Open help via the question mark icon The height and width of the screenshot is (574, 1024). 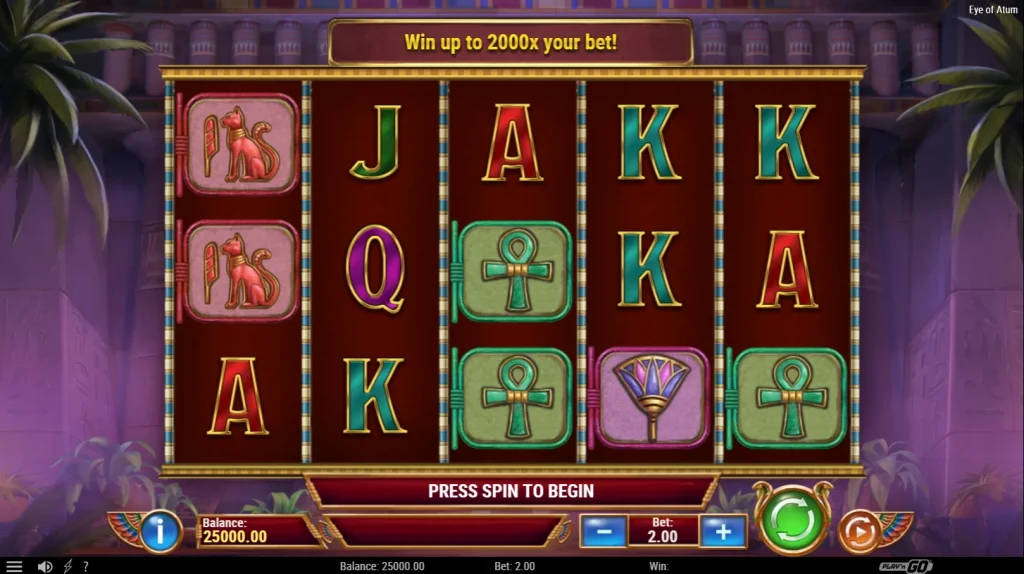pos(85,566)
